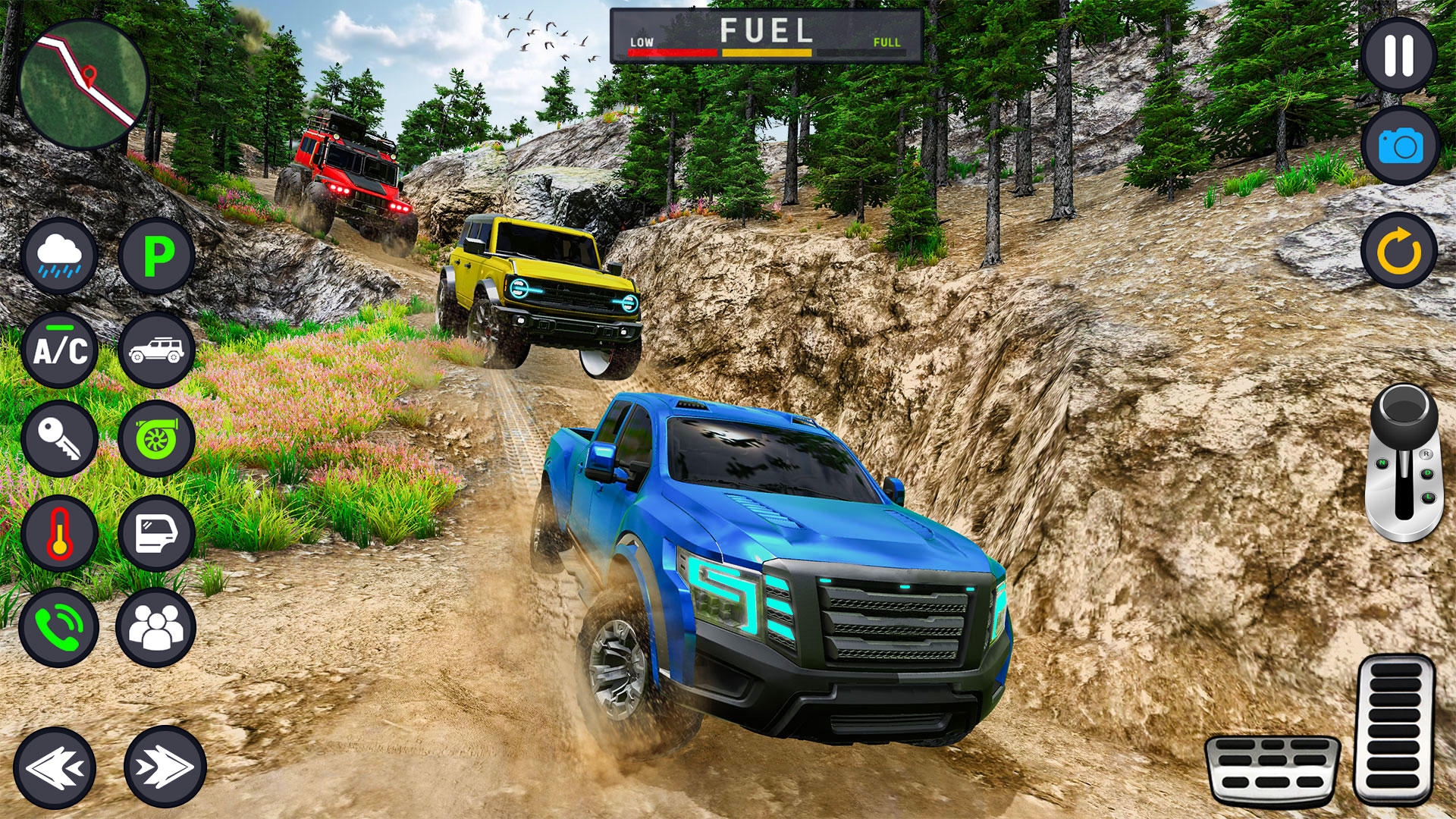
Task: Click the key ignition button
Action: (59, 438)
